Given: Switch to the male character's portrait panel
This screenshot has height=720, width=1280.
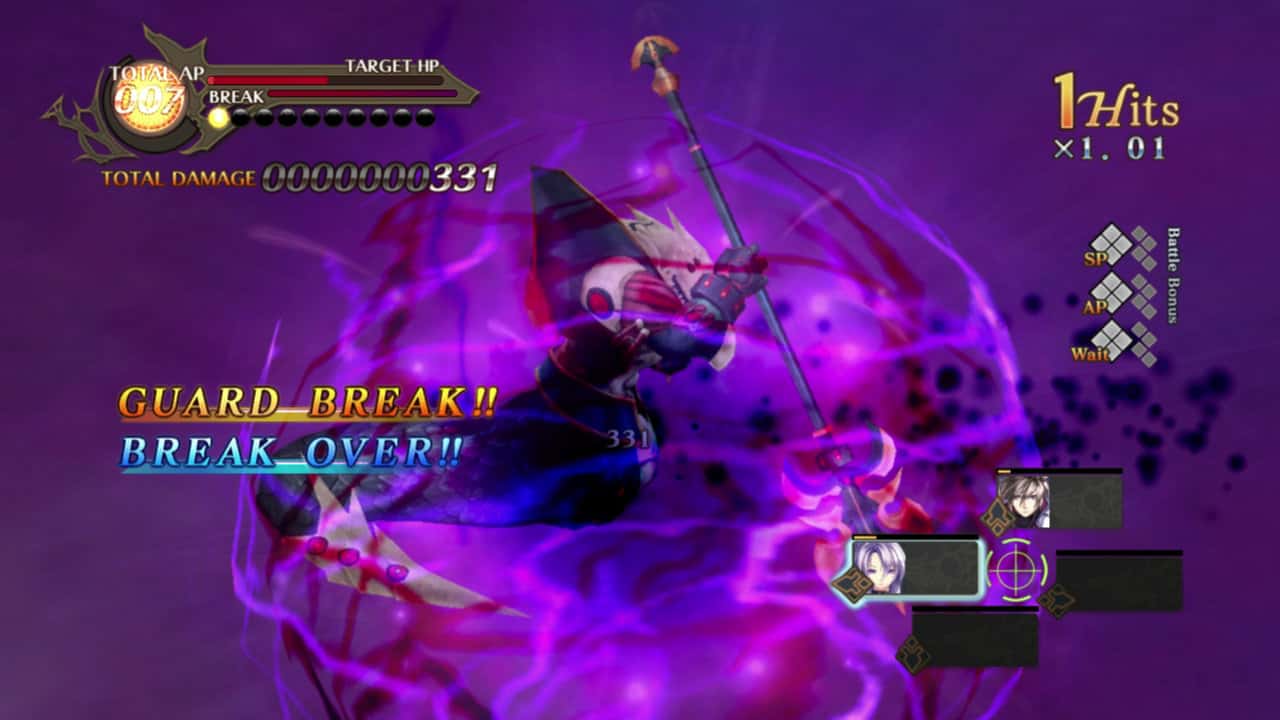Looking at the screenshot, I should coord(1027,501).
